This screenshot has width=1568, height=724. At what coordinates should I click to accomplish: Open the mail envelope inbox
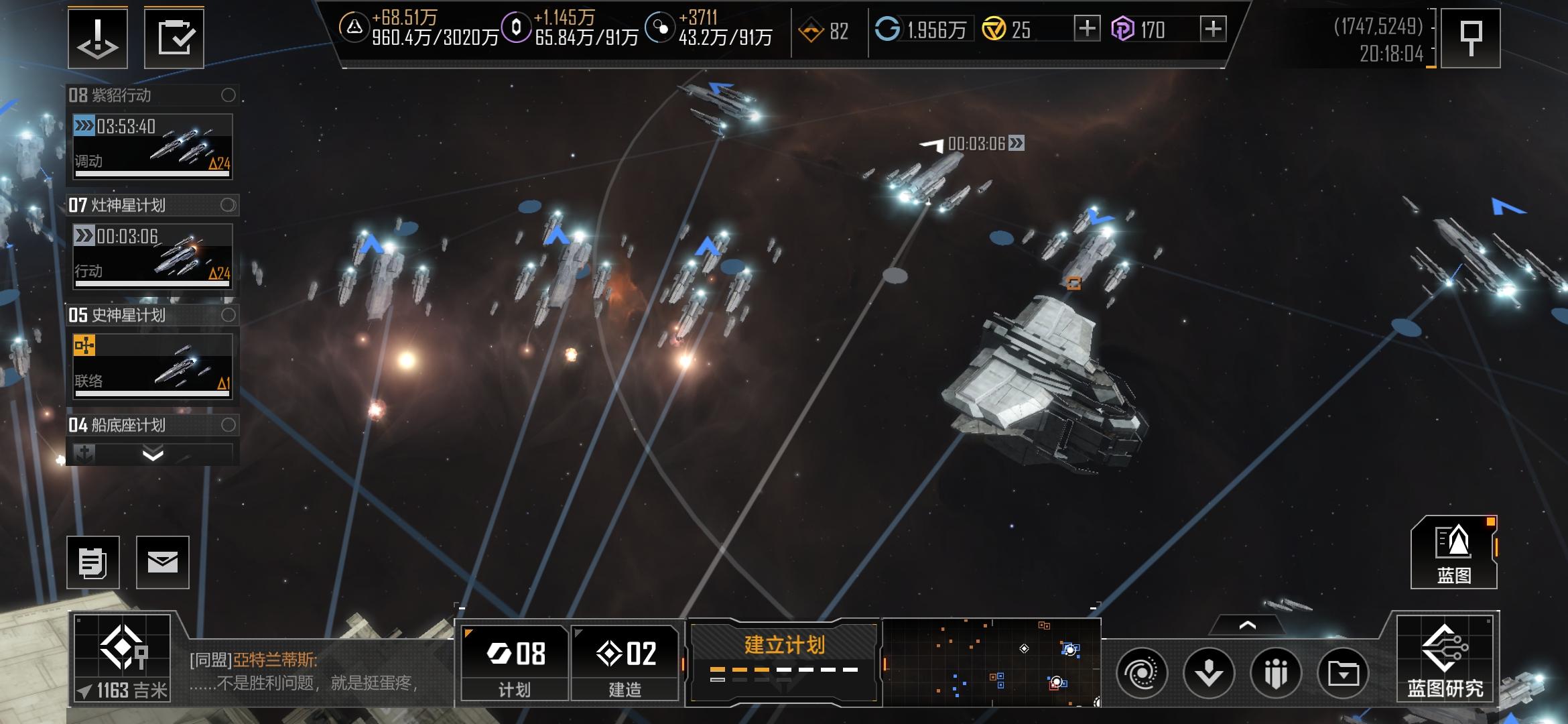163,562
